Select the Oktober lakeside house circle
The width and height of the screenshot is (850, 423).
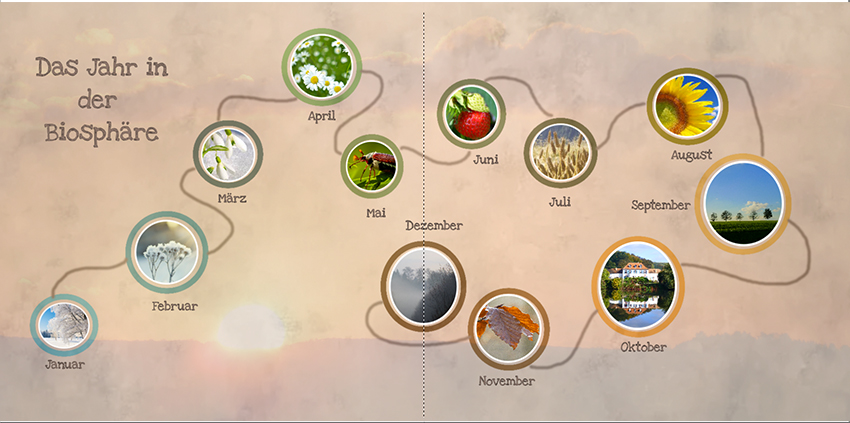coord(637,285)
